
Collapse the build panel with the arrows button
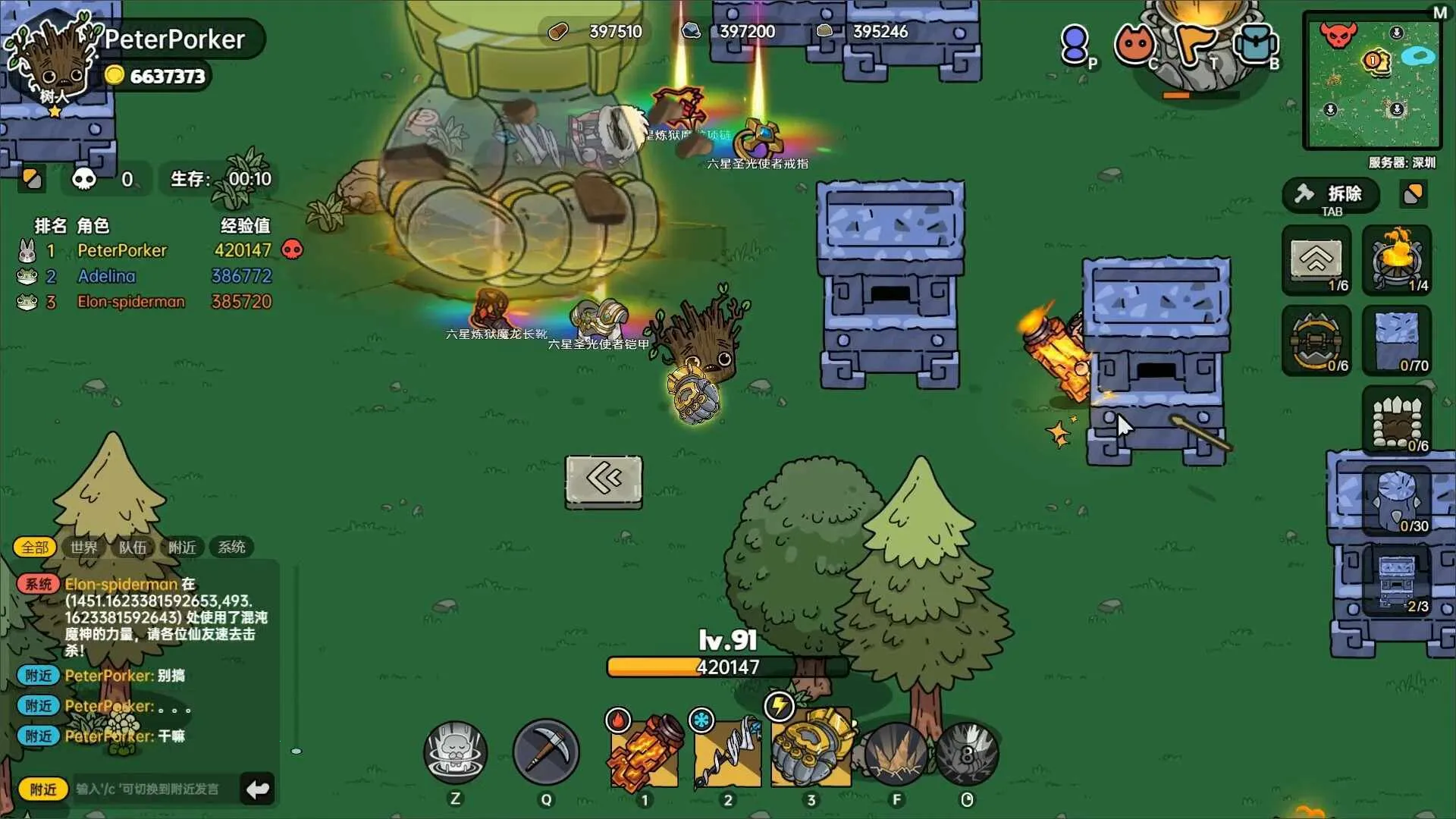click(x=603, y=481)
